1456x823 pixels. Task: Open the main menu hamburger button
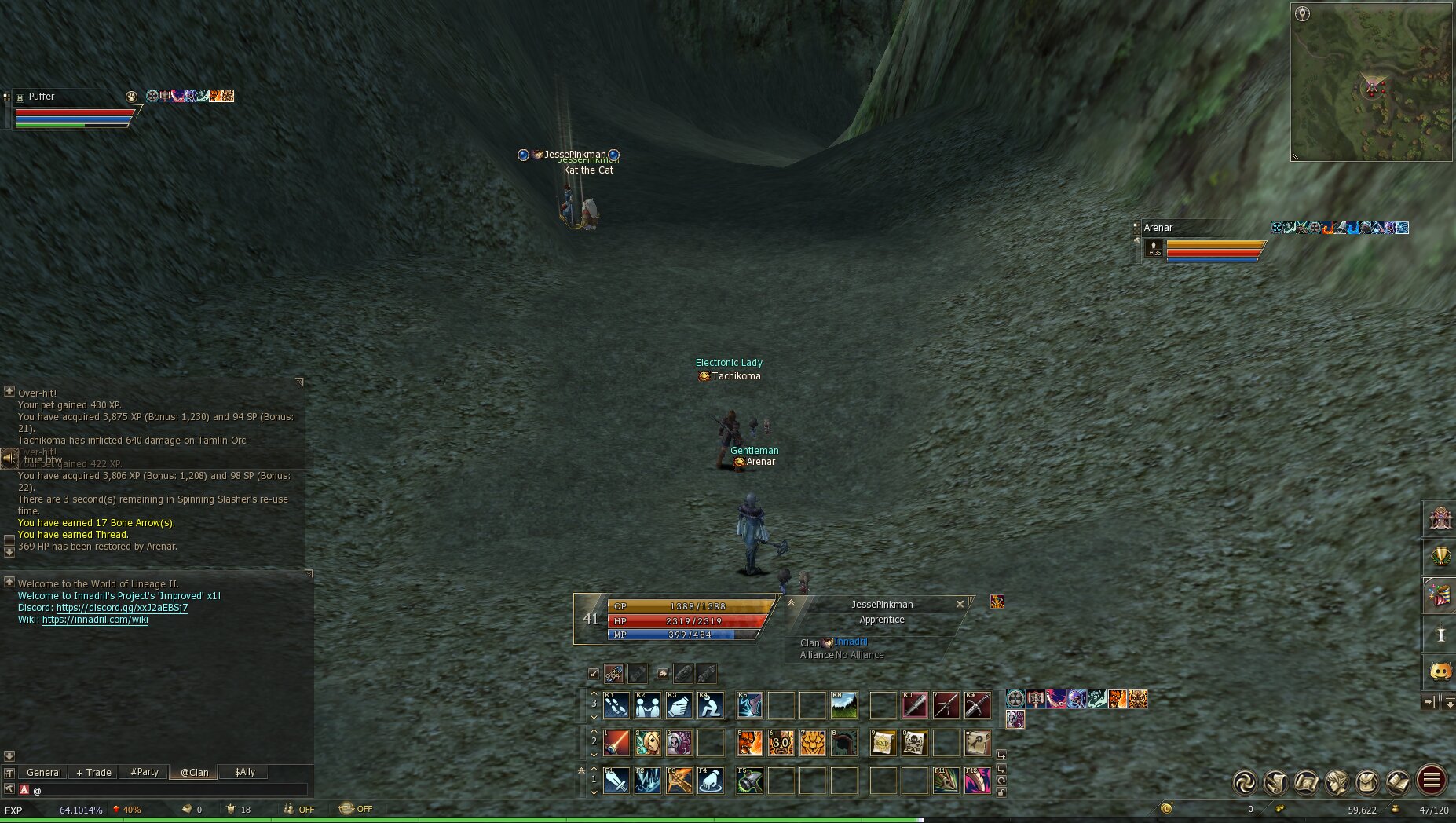[1431, 781]
